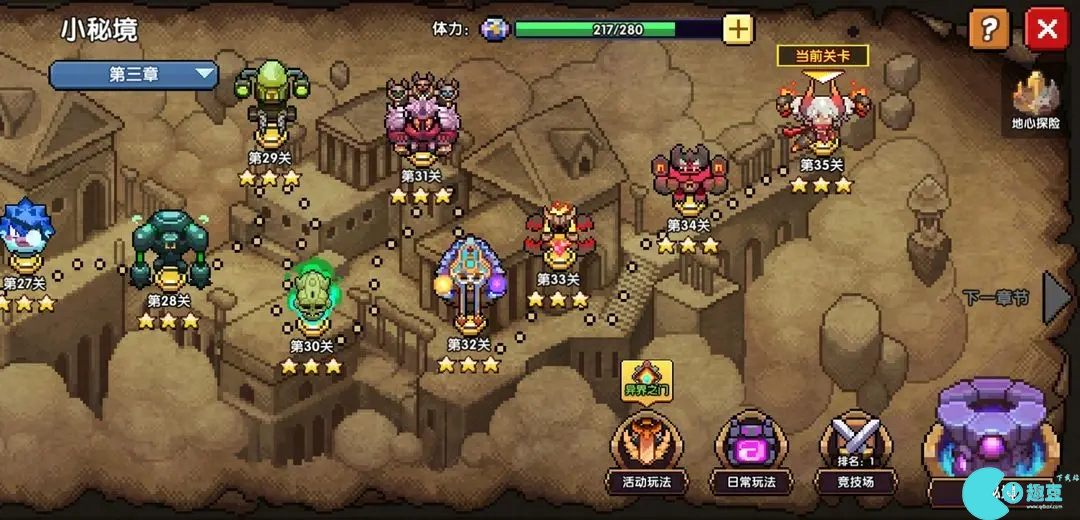Open 地心探险 exploration
The image size is (1080, 520).
click(x=1035, y=104)
